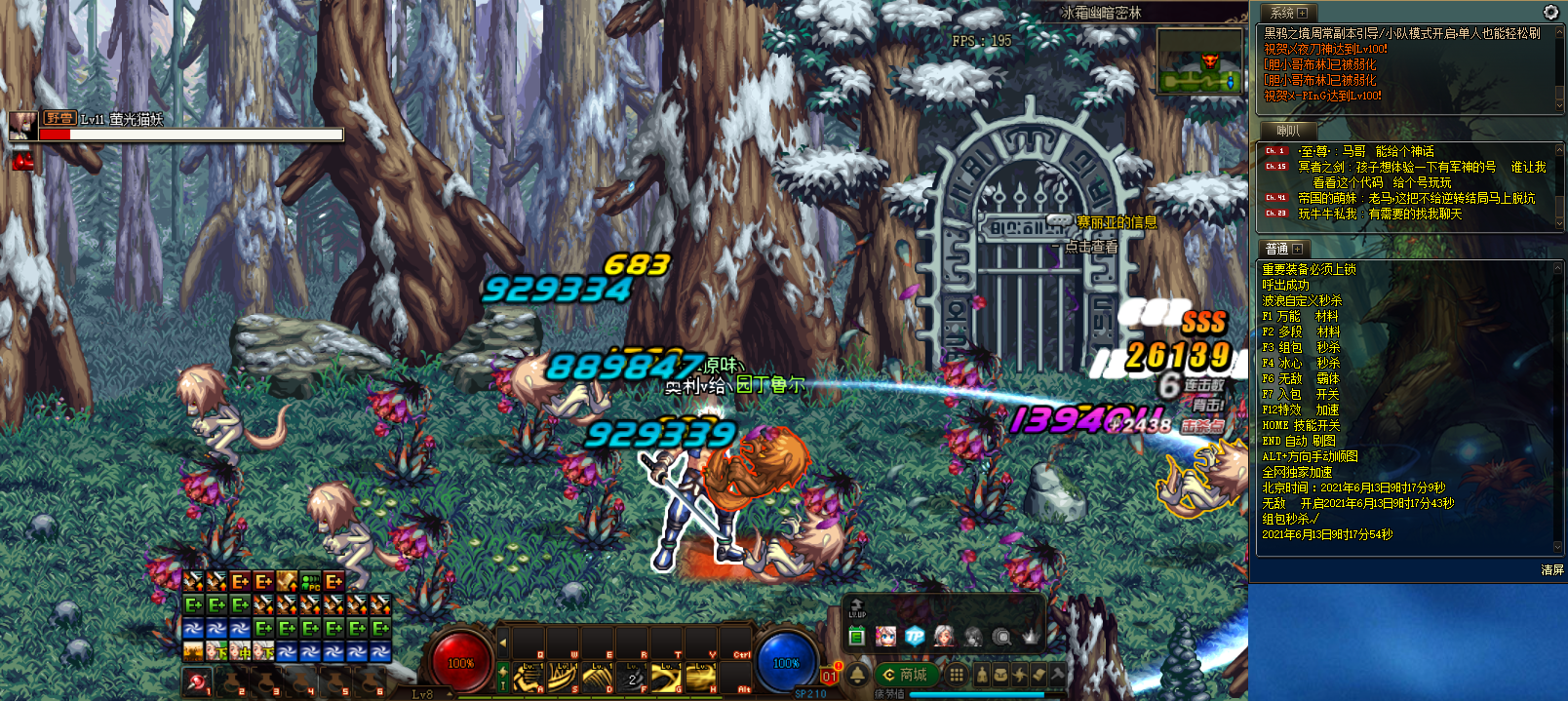
Task: Click the crown icon
Action: pyautogui.click(x=1031, y=637)
